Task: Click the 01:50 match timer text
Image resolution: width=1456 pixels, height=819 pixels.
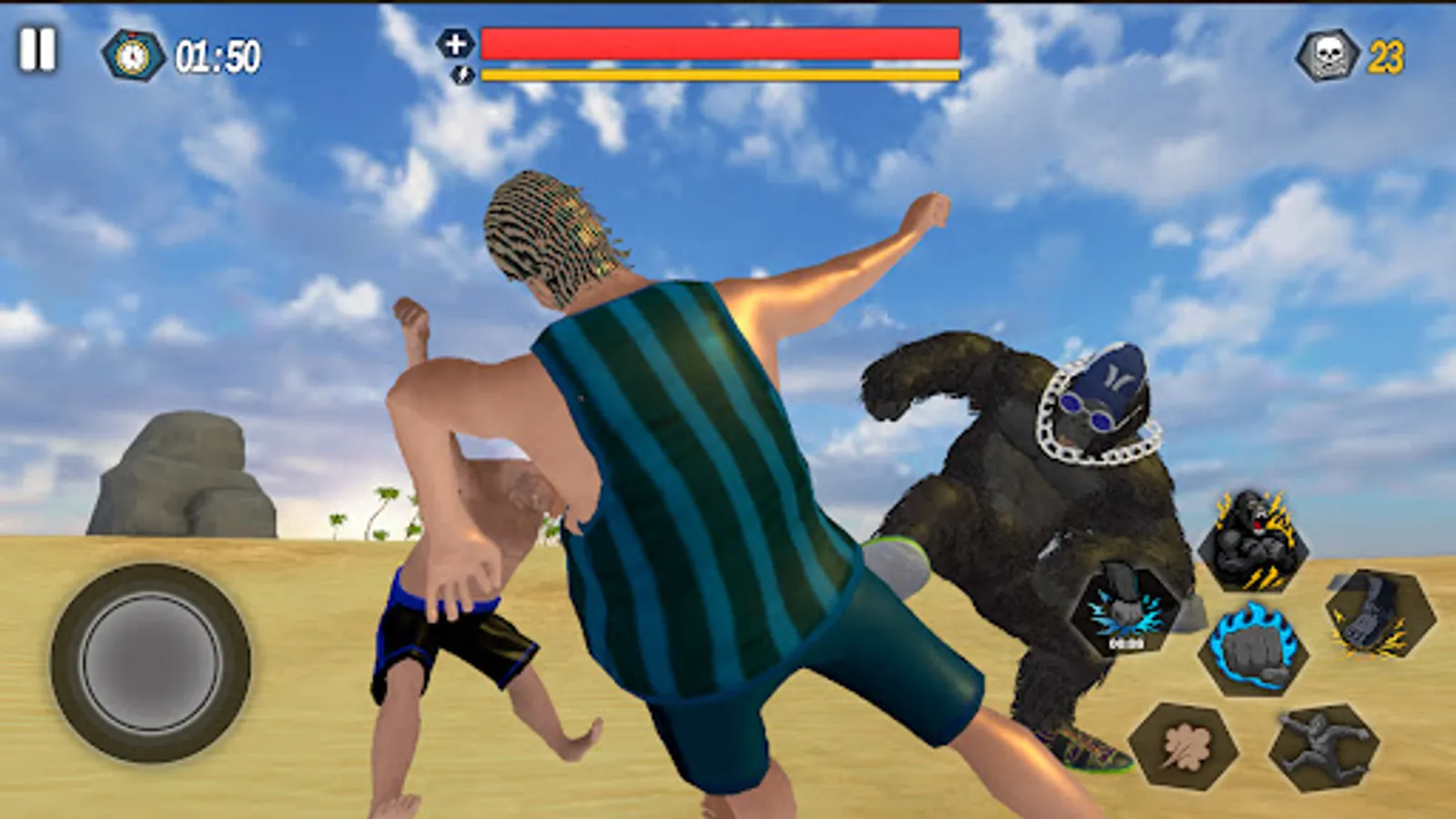Action: coord(215,56)
